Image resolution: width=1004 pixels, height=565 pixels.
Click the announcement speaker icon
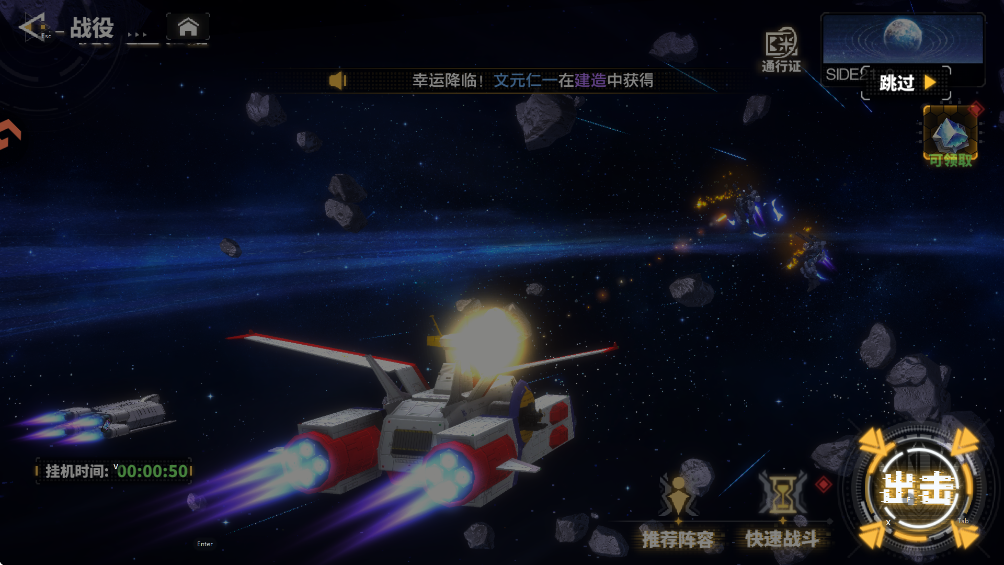[338, 80]
